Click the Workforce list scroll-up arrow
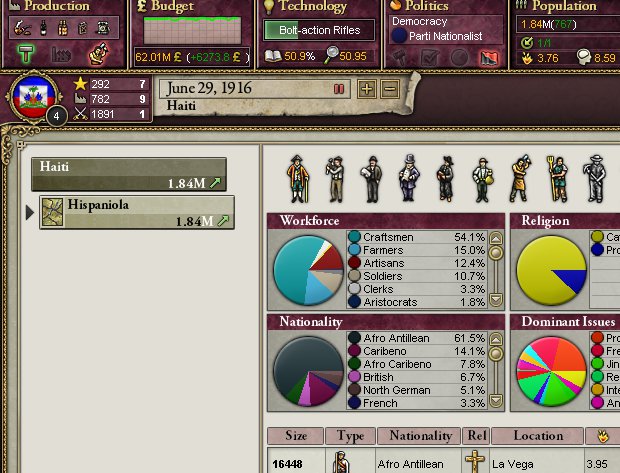The height and width of the screenshot is (473, 620). (495, 237)
